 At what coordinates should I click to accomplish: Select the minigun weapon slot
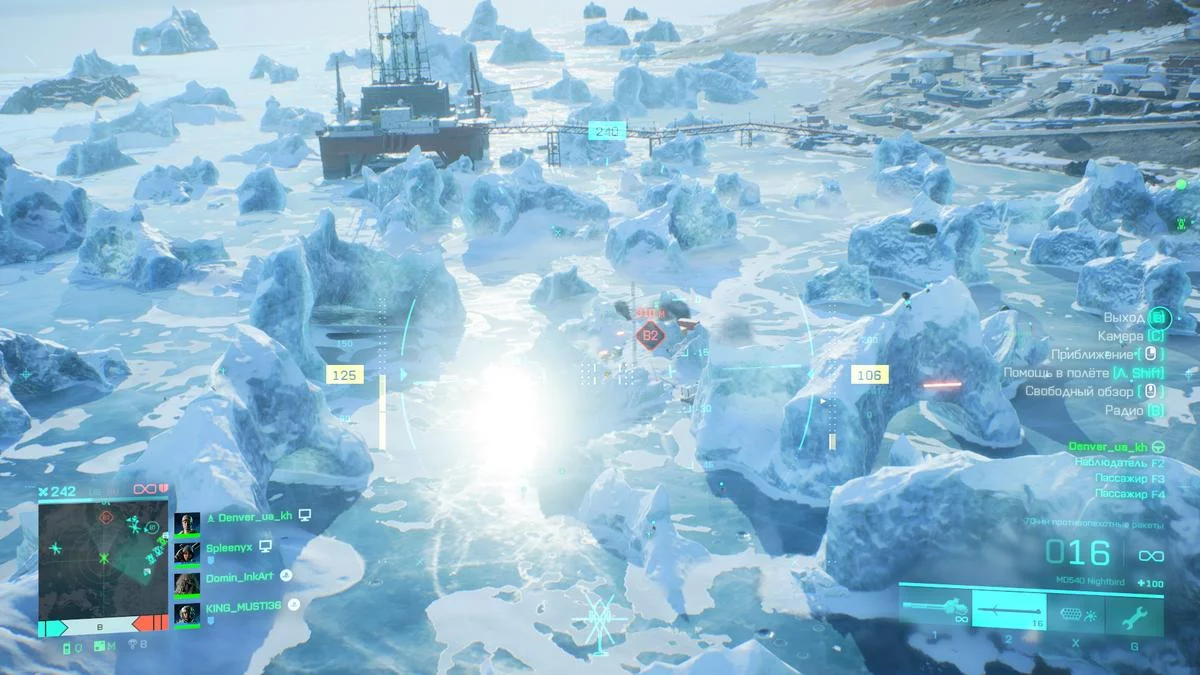[936, 608]
